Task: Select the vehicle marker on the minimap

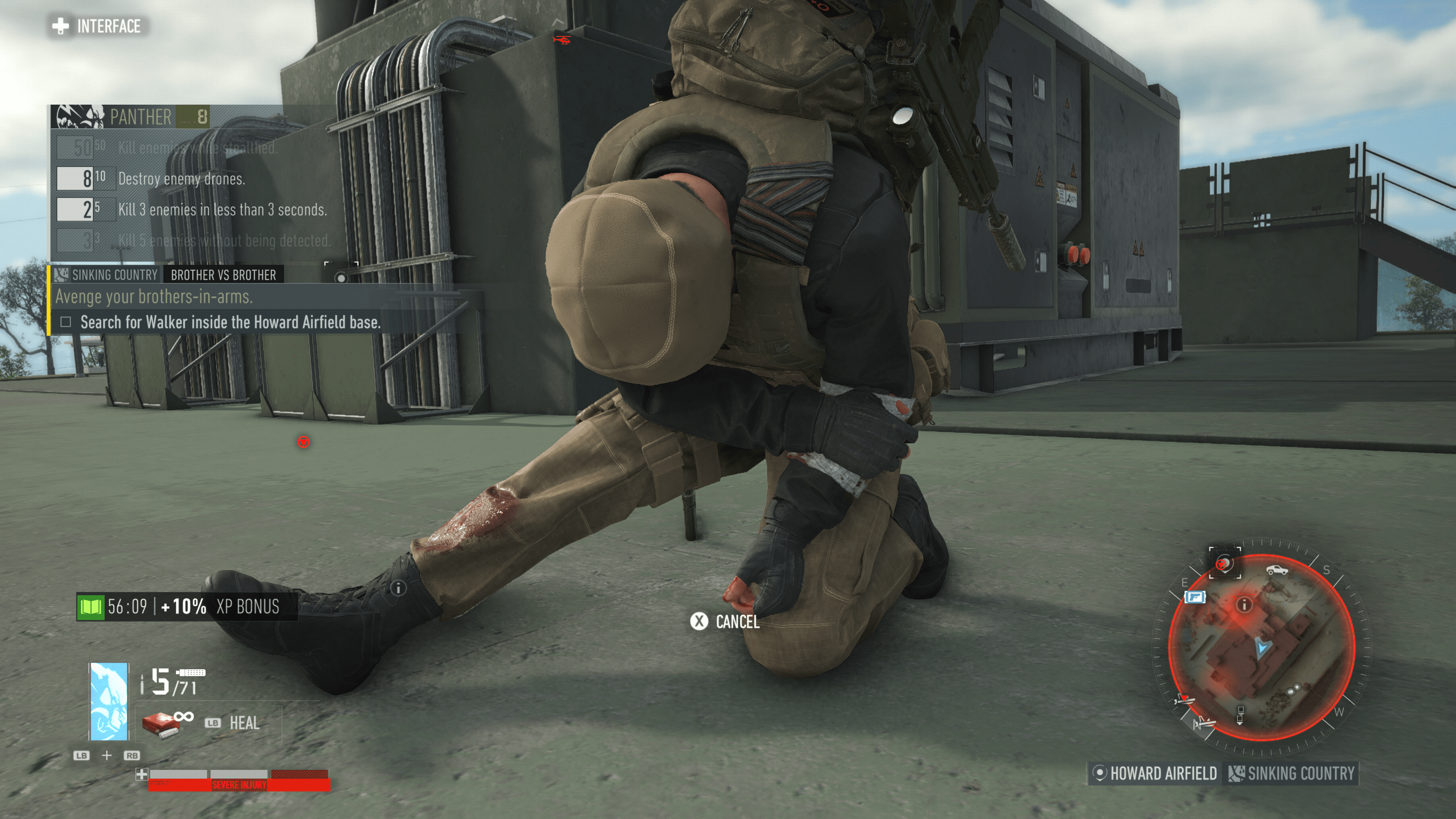Action: pos(1277,569)
